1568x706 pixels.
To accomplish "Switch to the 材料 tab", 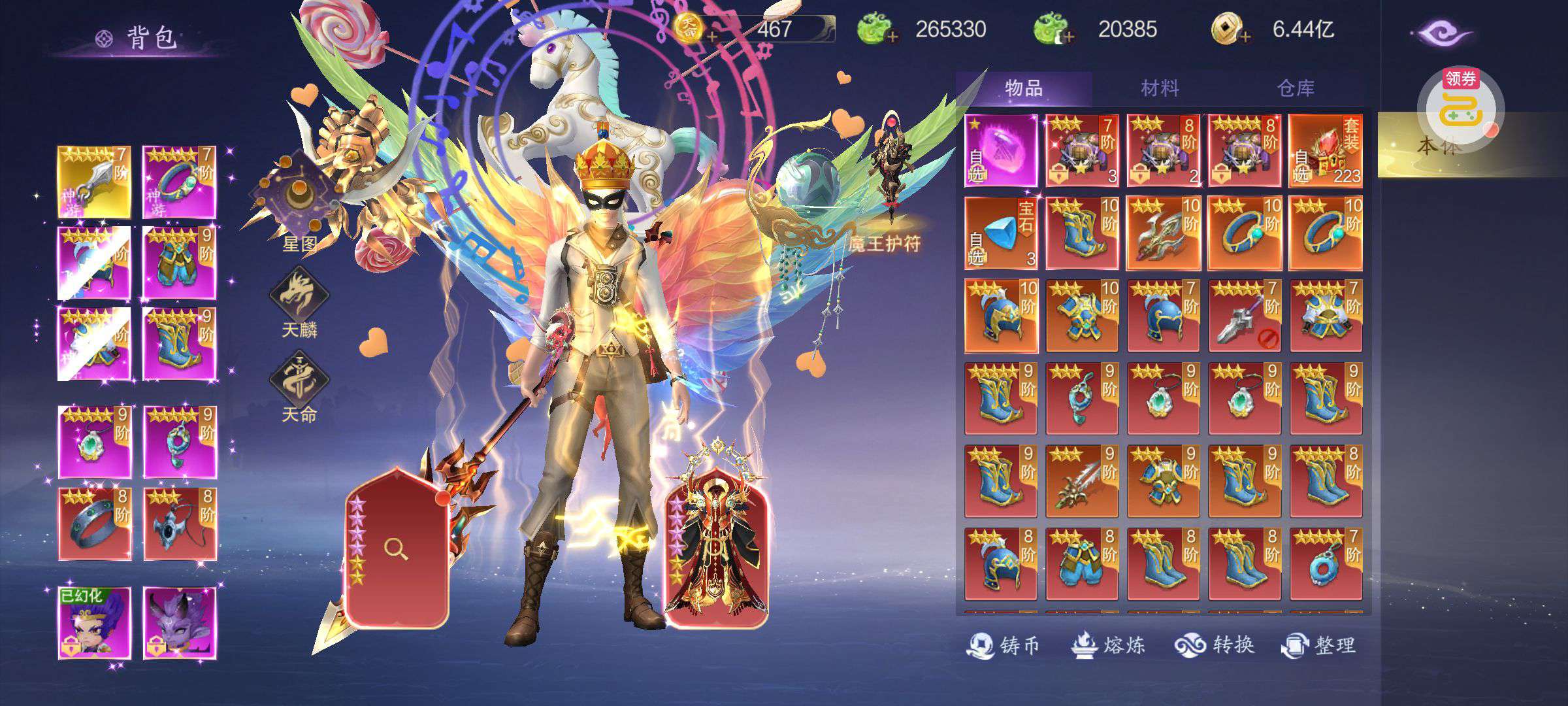I will coord(1160,88).
